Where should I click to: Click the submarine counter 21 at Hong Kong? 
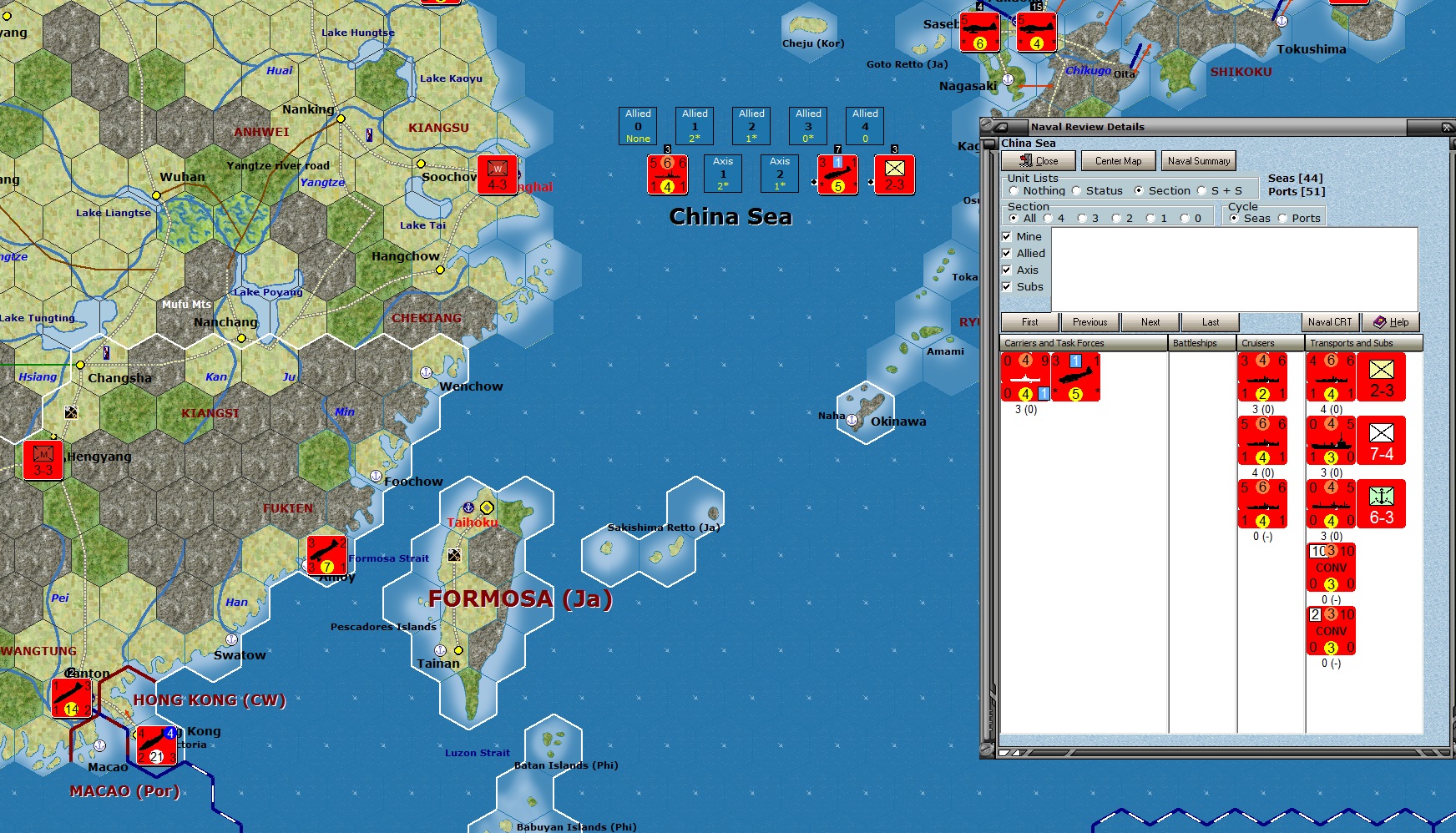[x=155, y=745]
